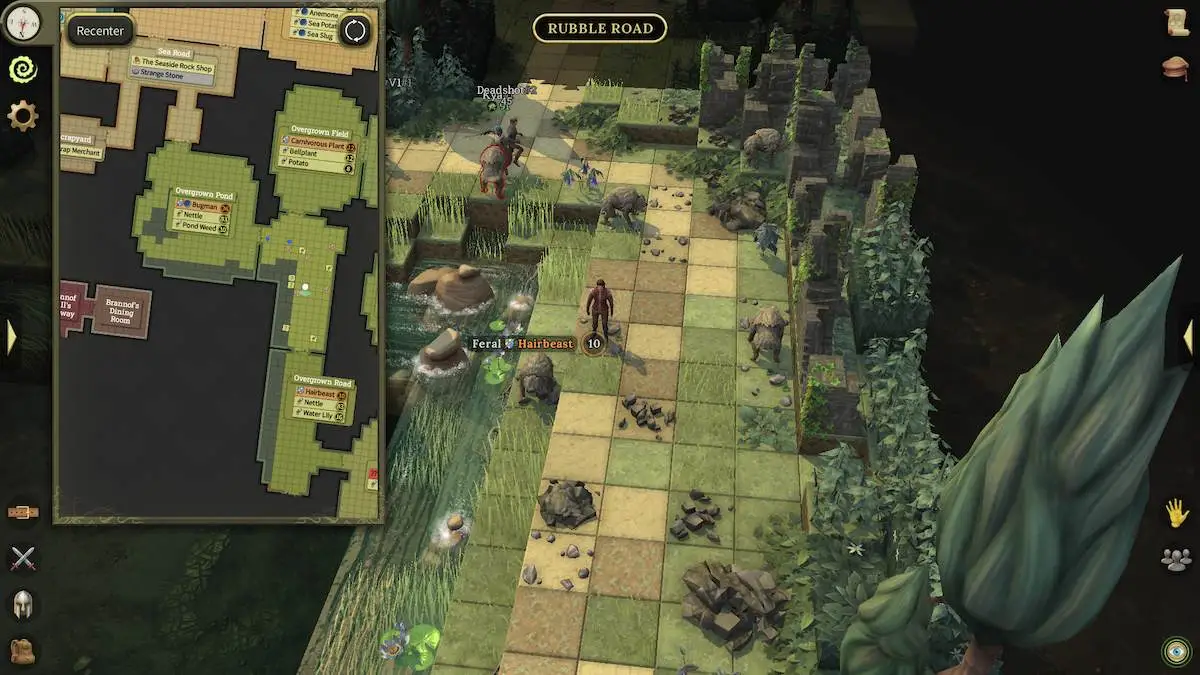Activate the yellow hand interact icon

pyautogui.click(x=1176, y=513)
